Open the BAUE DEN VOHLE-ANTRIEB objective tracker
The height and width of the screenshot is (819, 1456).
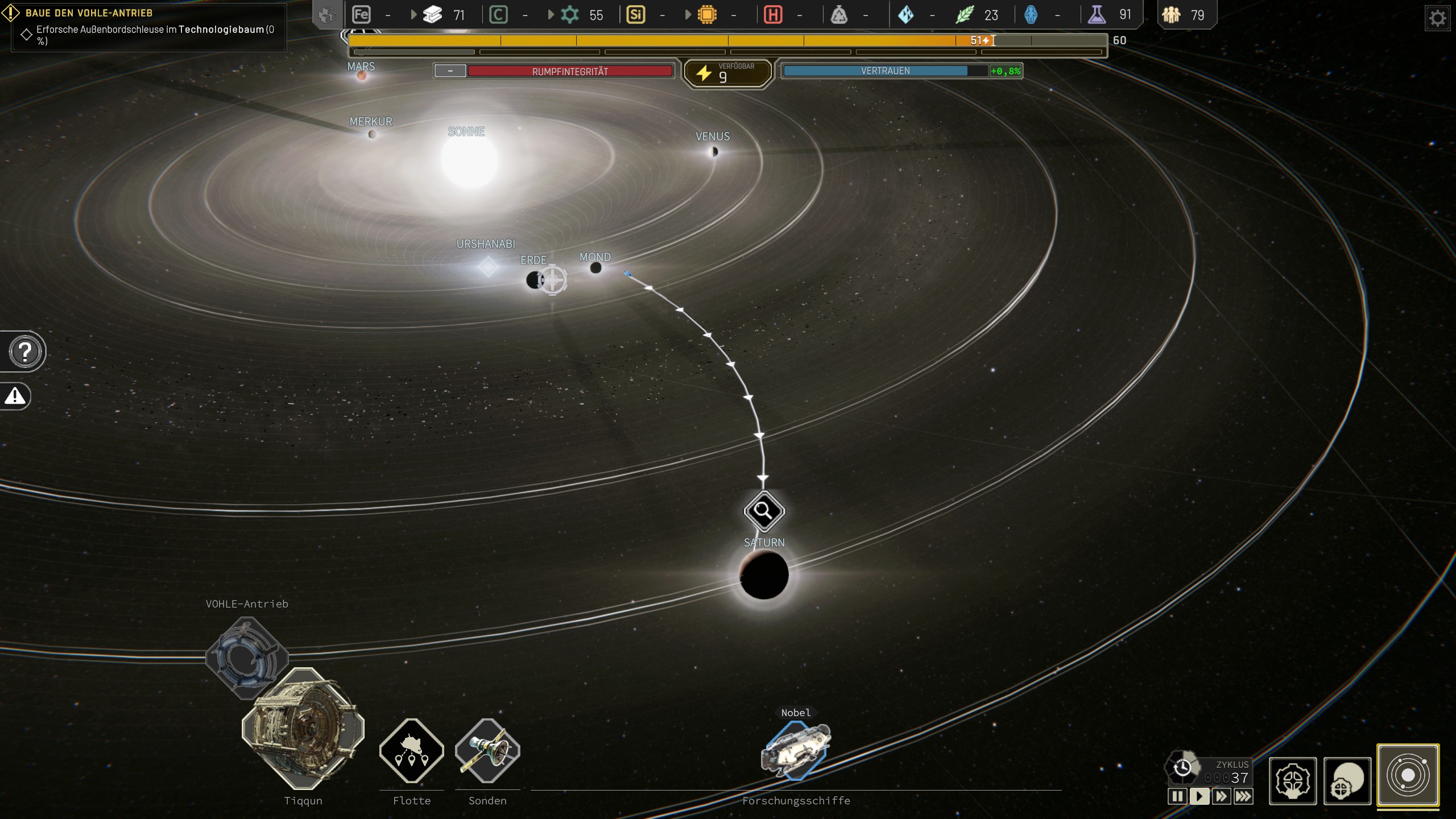[x=89, y=13]
